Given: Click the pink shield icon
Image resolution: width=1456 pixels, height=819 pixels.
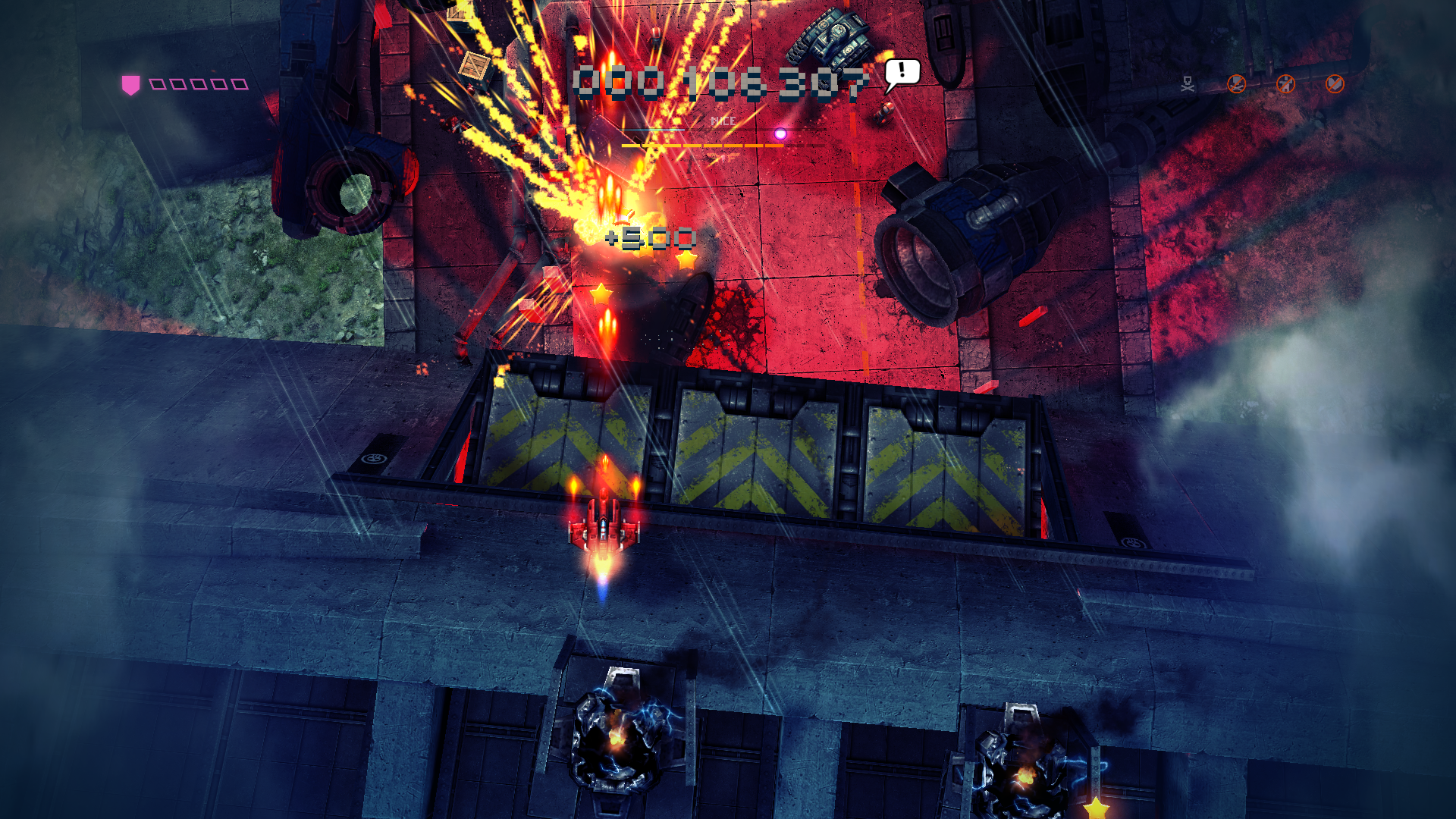Looking at the screenshot, I should [130, 84].
